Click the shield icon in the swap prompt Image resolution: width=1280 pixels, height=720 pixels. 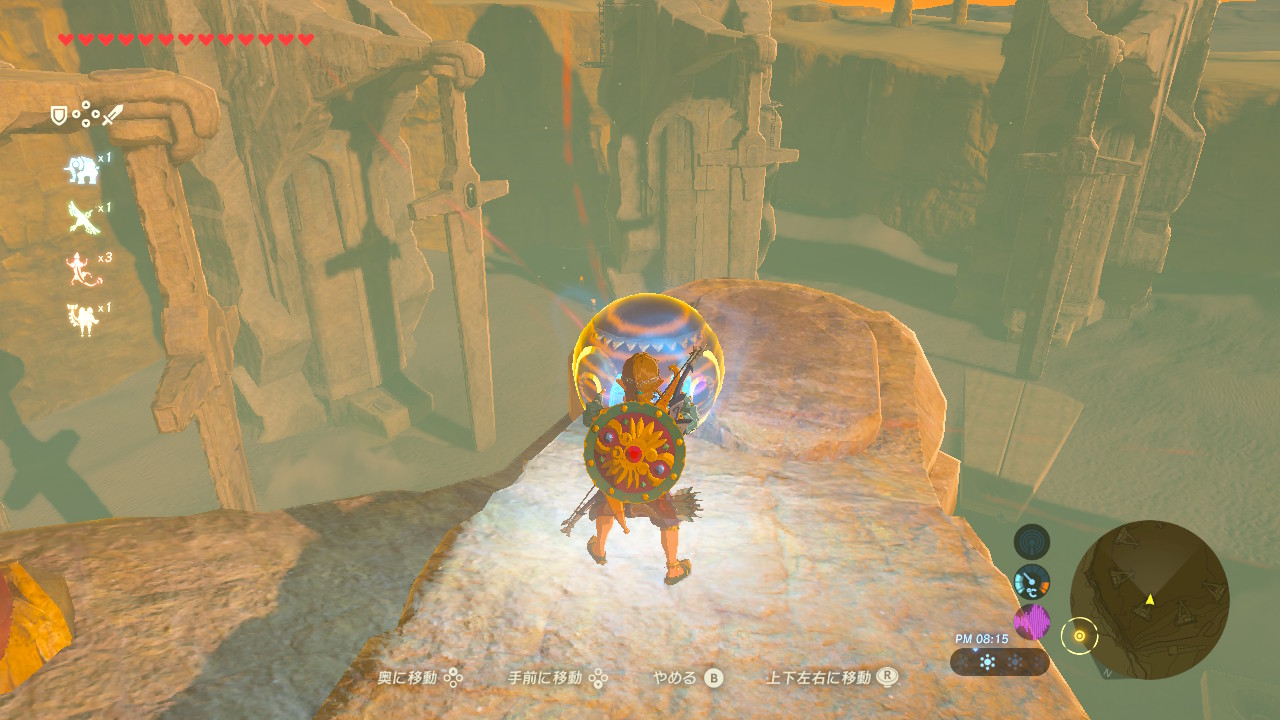point(59,114)
